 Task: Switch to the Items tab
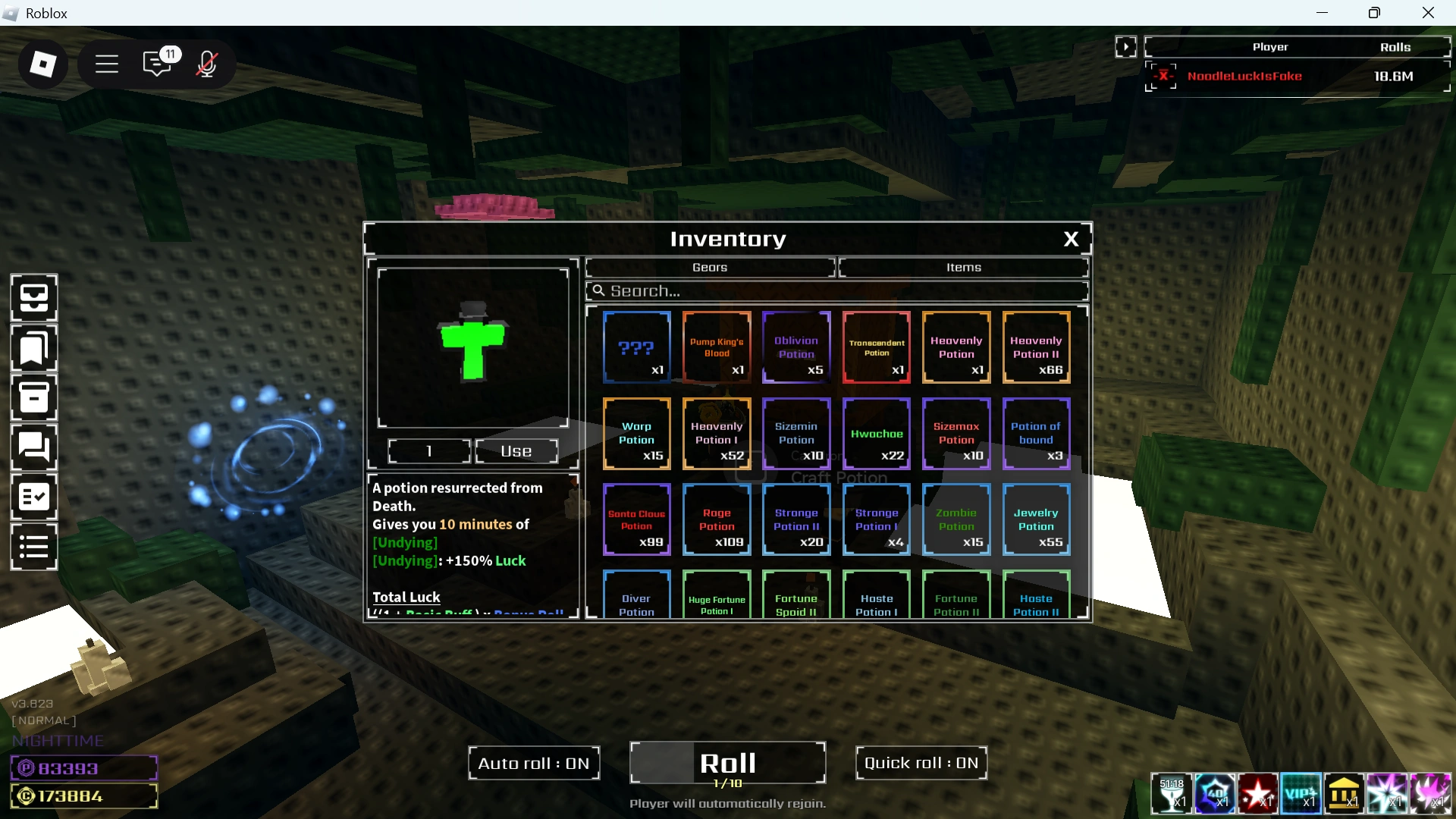[963, 267]
